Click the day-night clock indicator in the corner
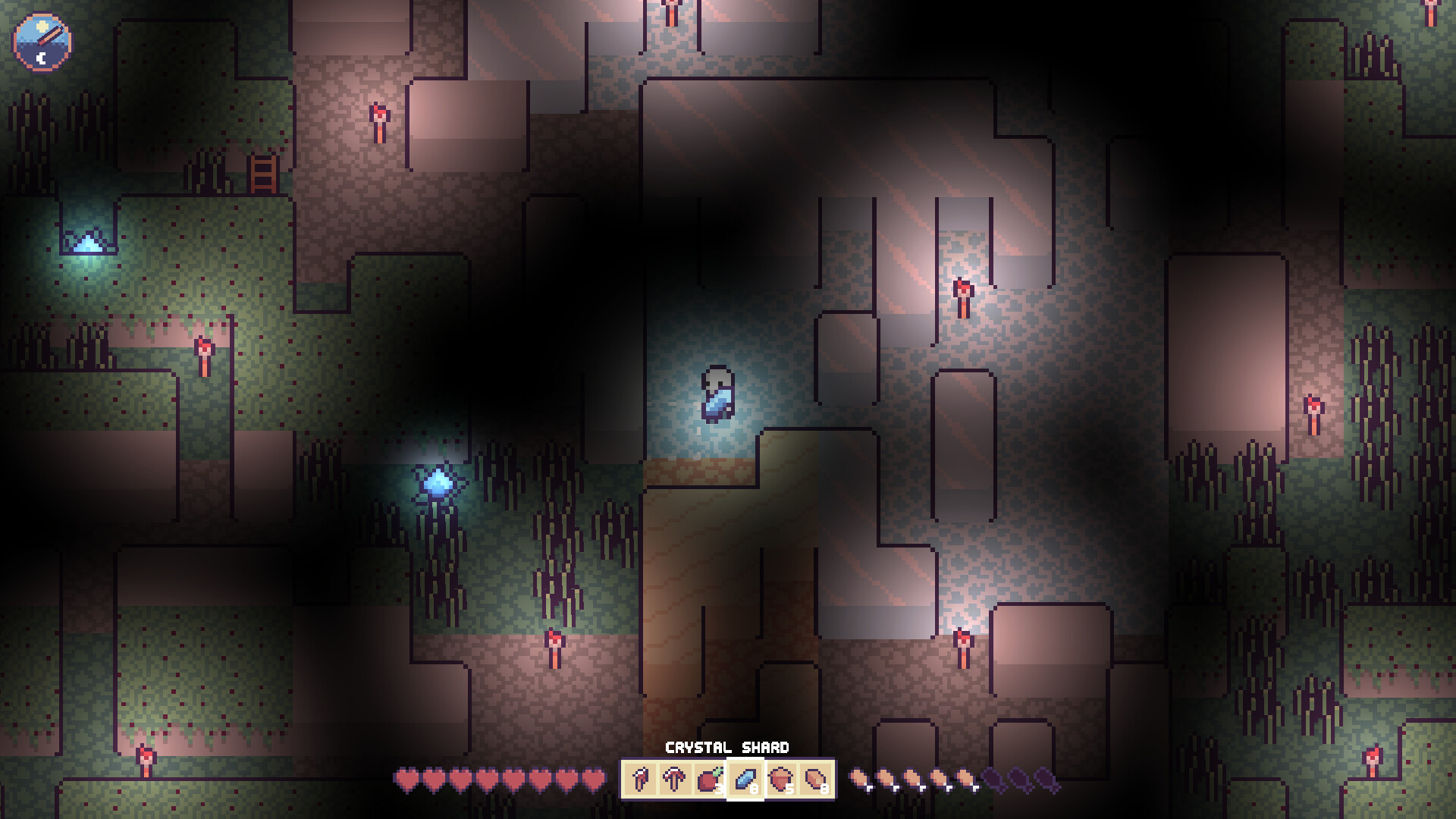Viewport: 1456px width, 819px height. 41,41
